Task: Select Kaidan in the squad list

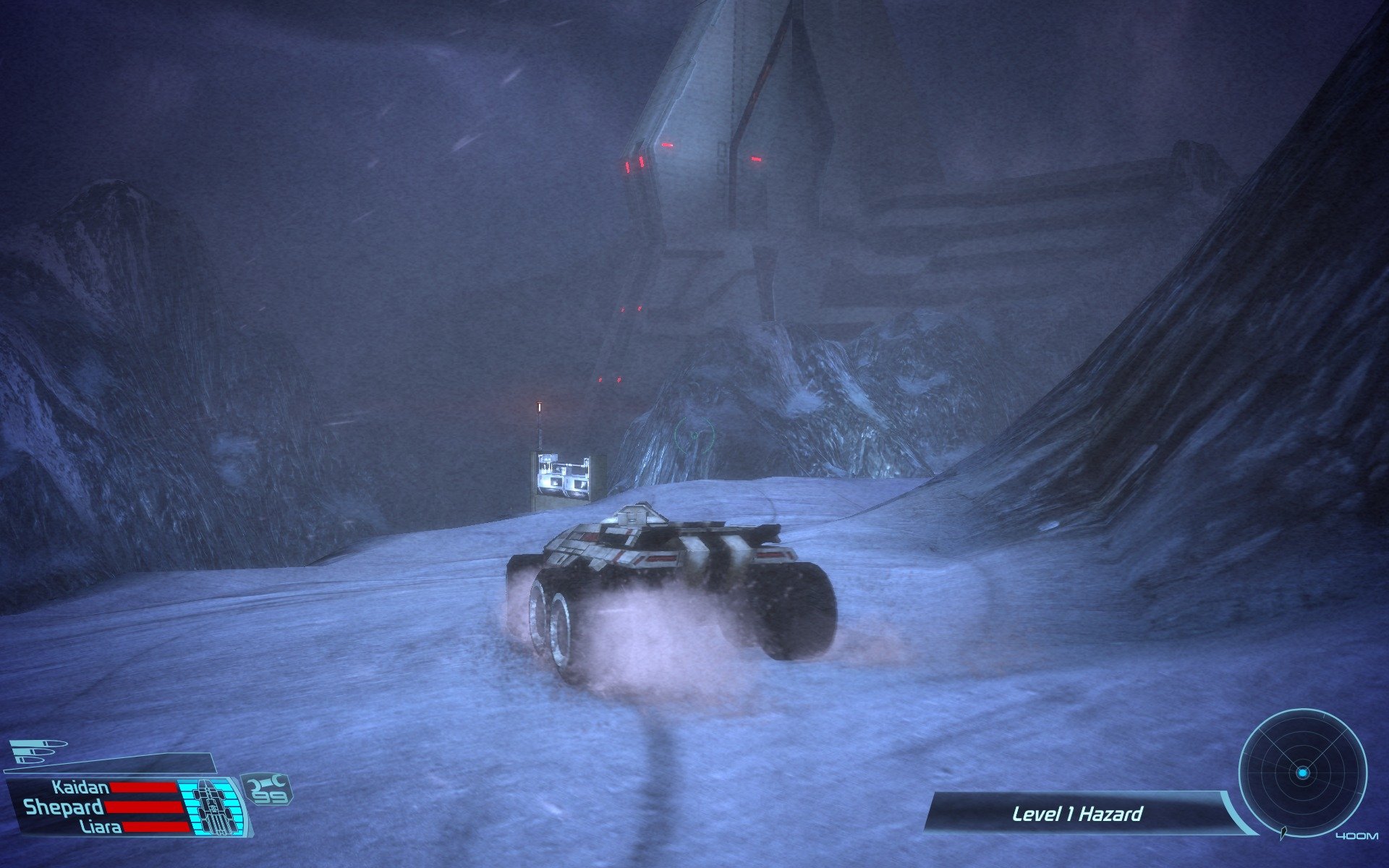Action: click(x=80, y=787)
